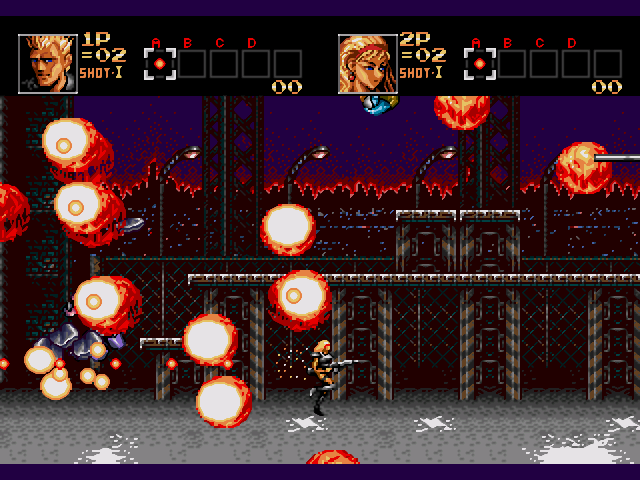Select player 2's weapon slot A

(x=480, y=64)
